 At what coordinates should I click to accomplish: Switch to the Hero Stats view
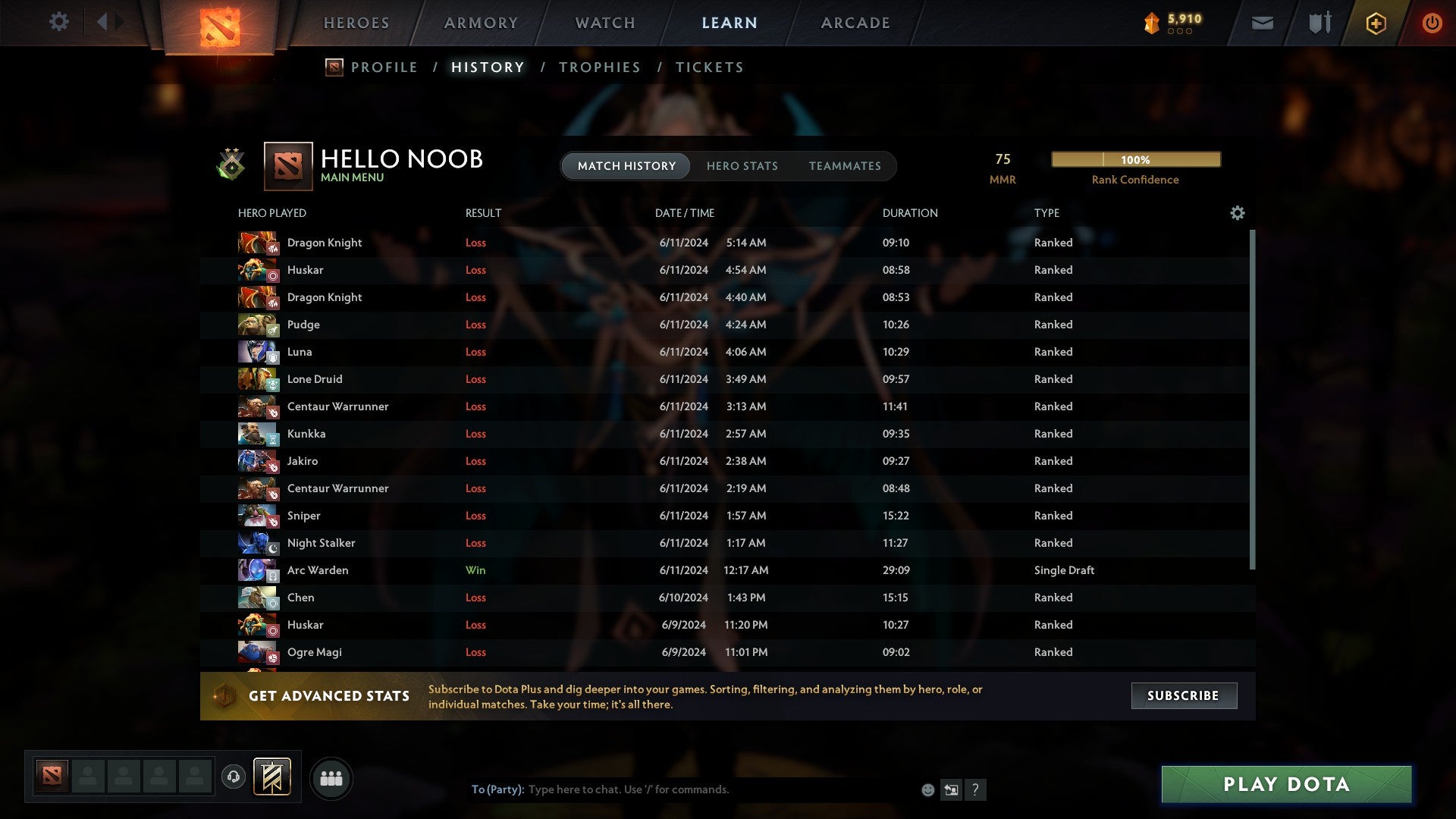point(743,166)
